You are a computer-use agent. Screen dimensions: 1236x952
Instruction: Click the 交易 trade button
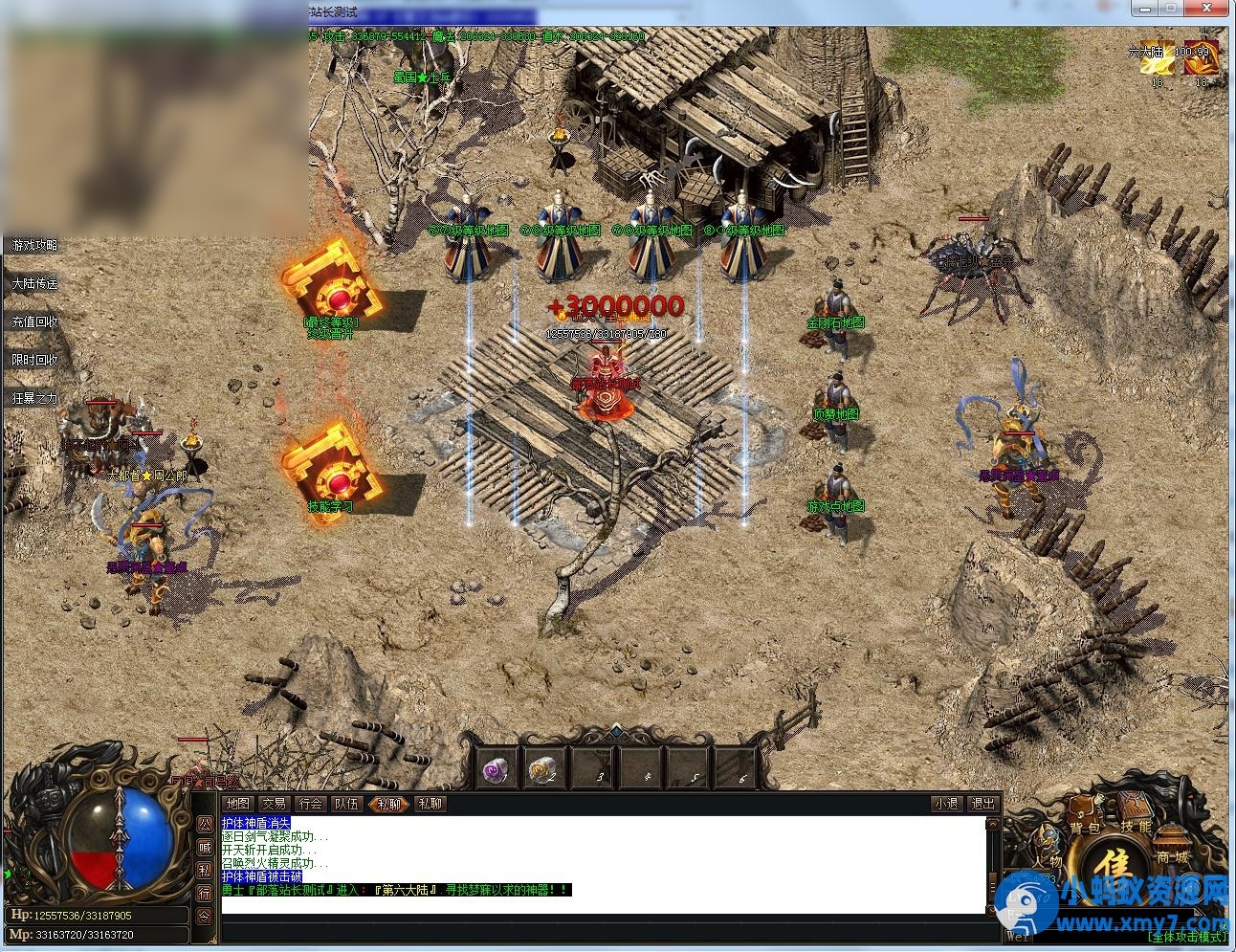(275, 804)
